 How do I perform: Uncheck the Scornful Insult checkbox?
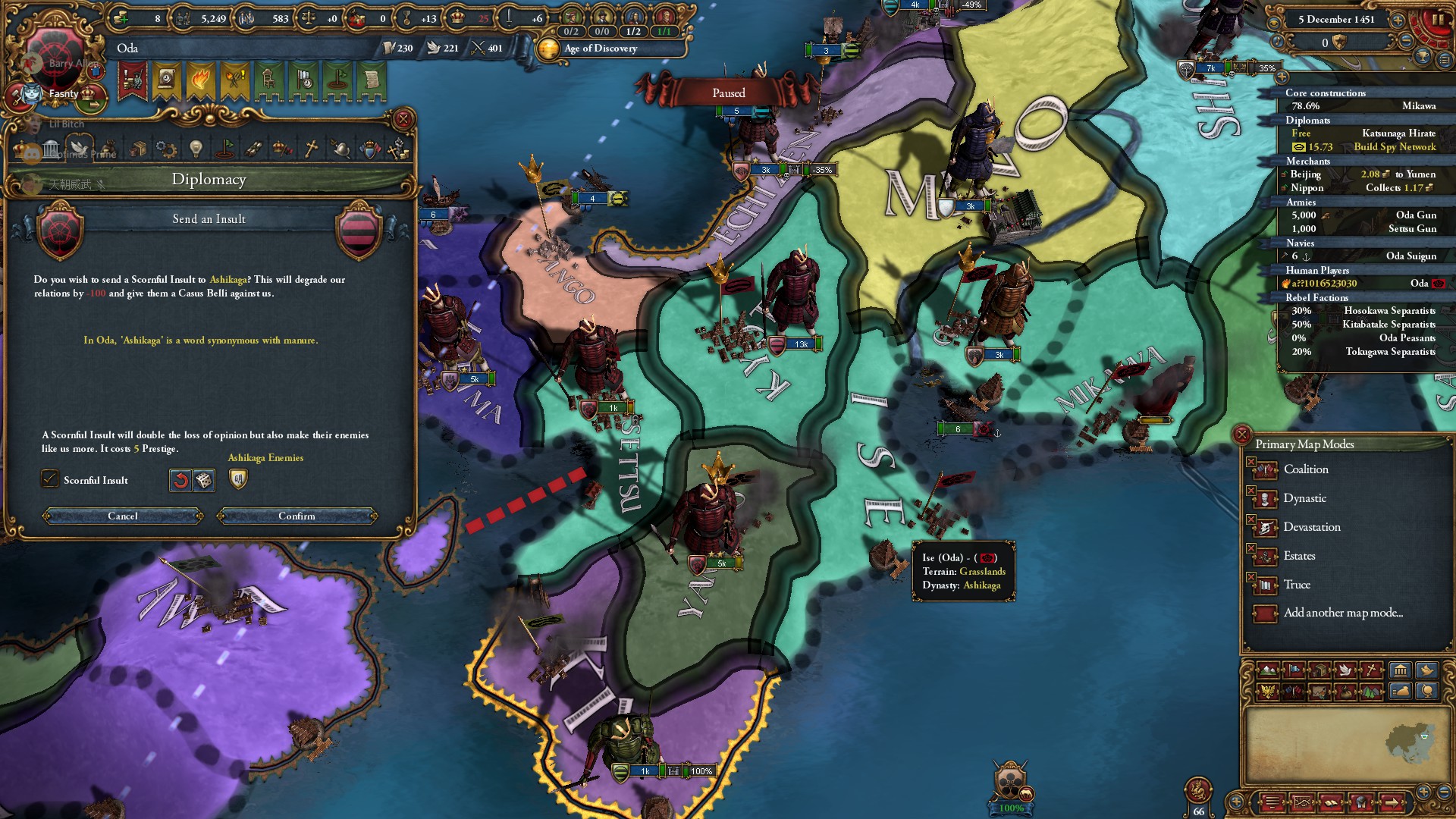50,479
